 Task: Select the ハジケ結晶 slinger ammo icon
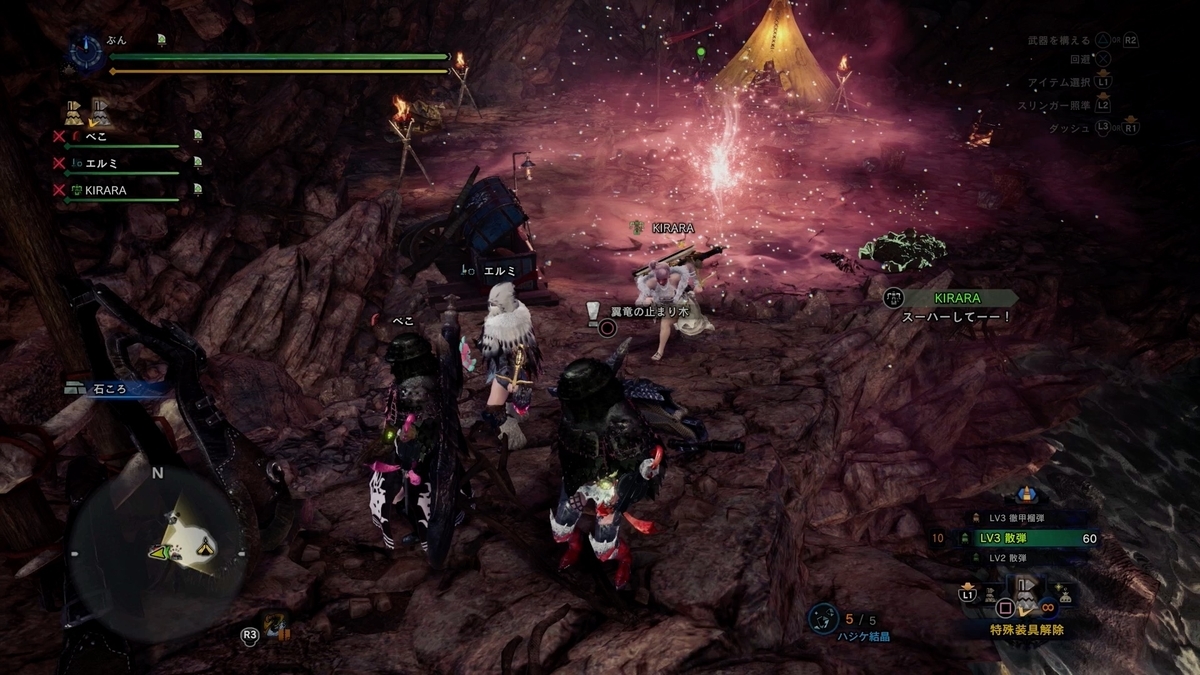pos(823,618)
